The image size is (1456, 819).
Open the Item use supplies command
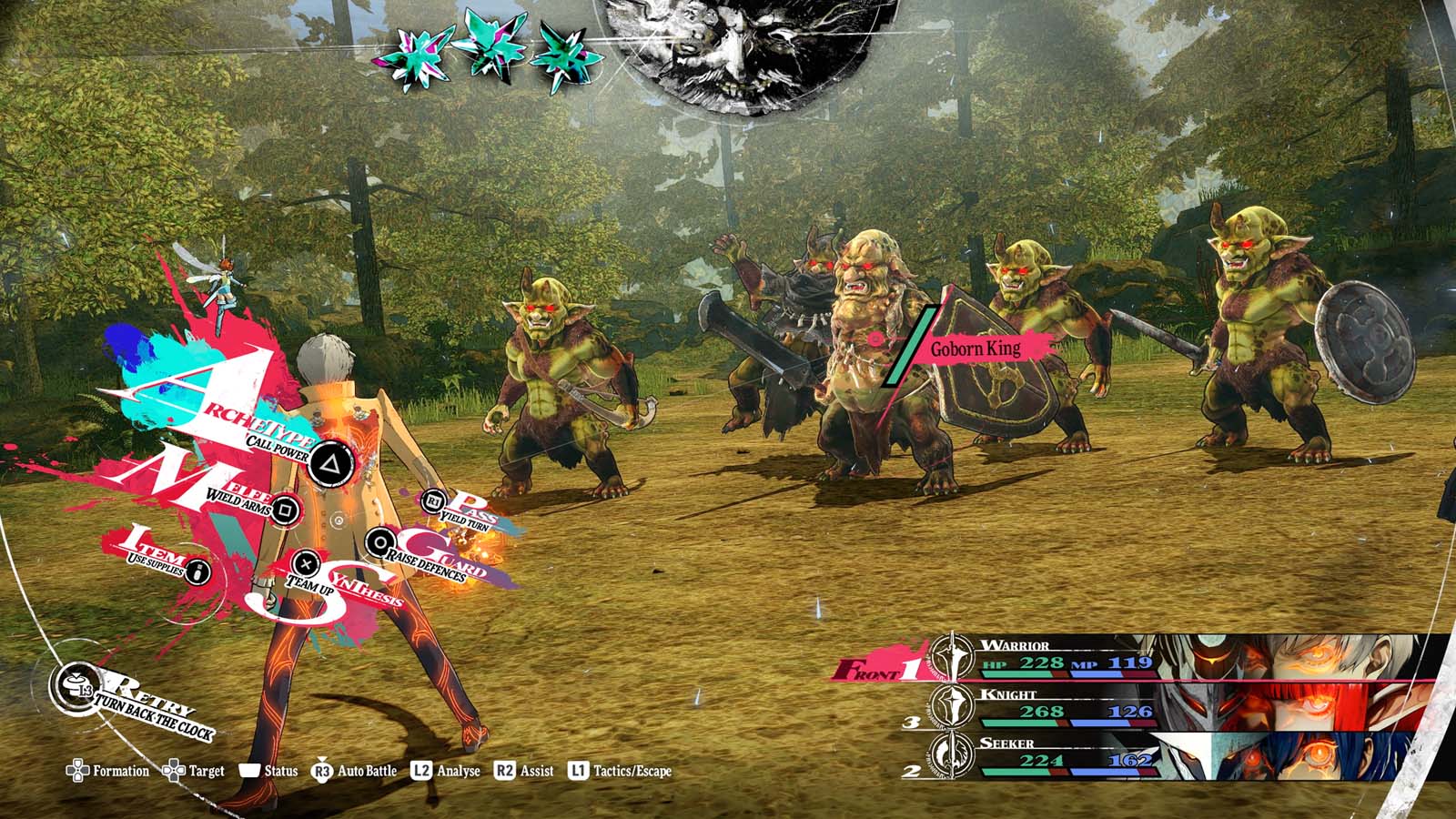click(197, 572)
